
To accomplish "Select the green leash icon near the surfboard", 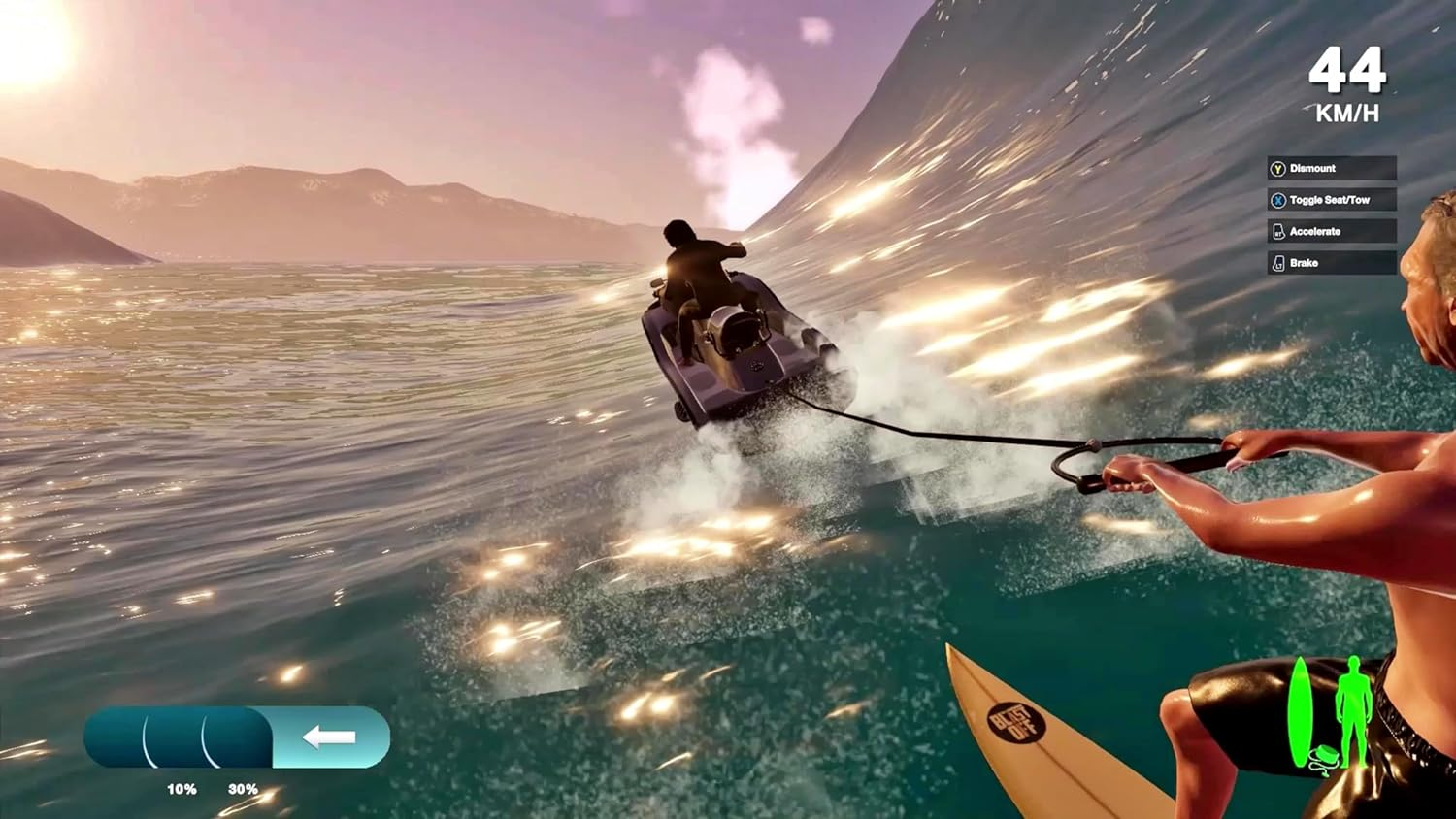I will pos(1323,758).
